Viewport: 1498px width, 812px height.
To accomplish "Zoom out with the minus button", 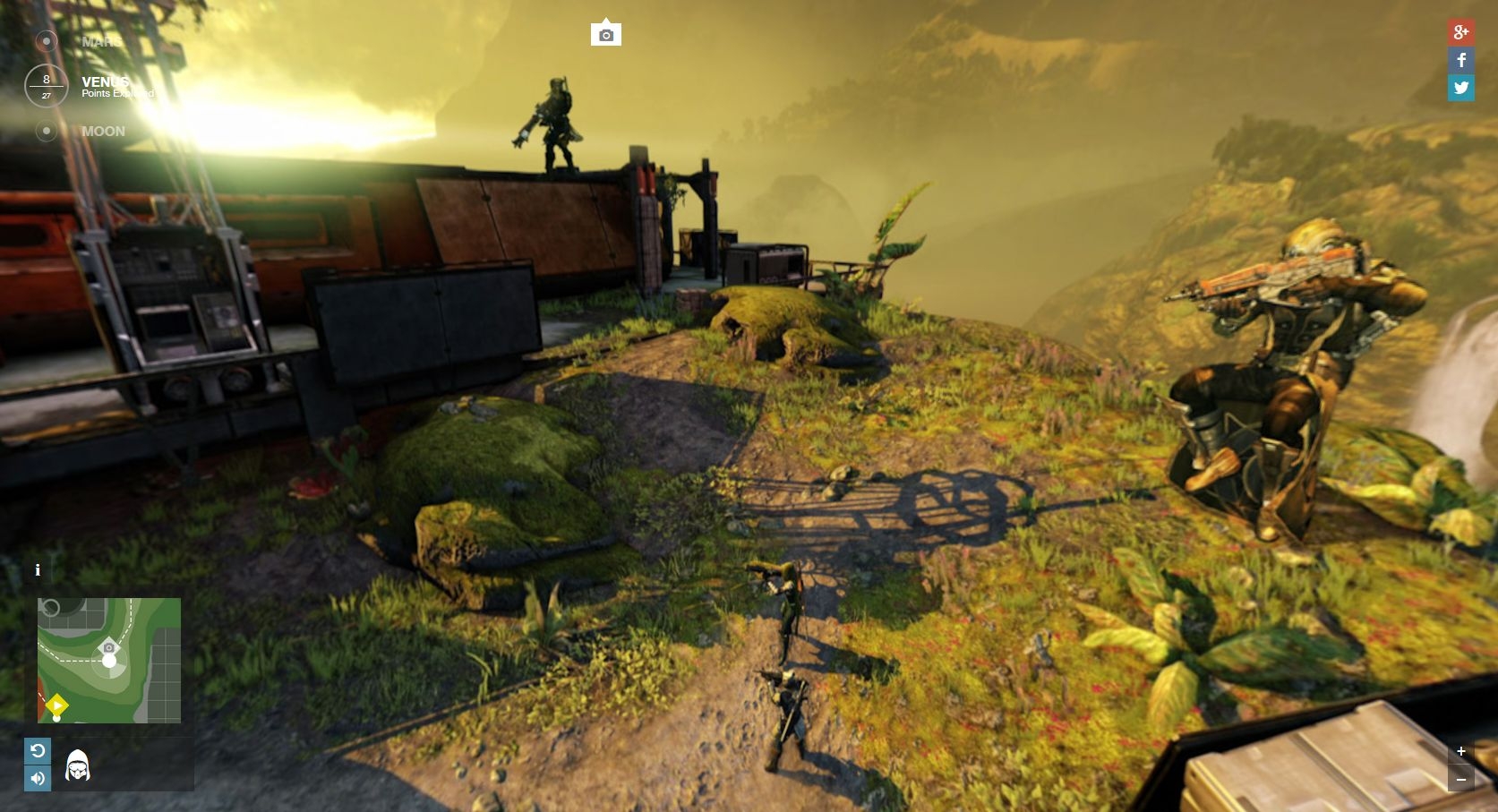I will [x=1460, y=779].
